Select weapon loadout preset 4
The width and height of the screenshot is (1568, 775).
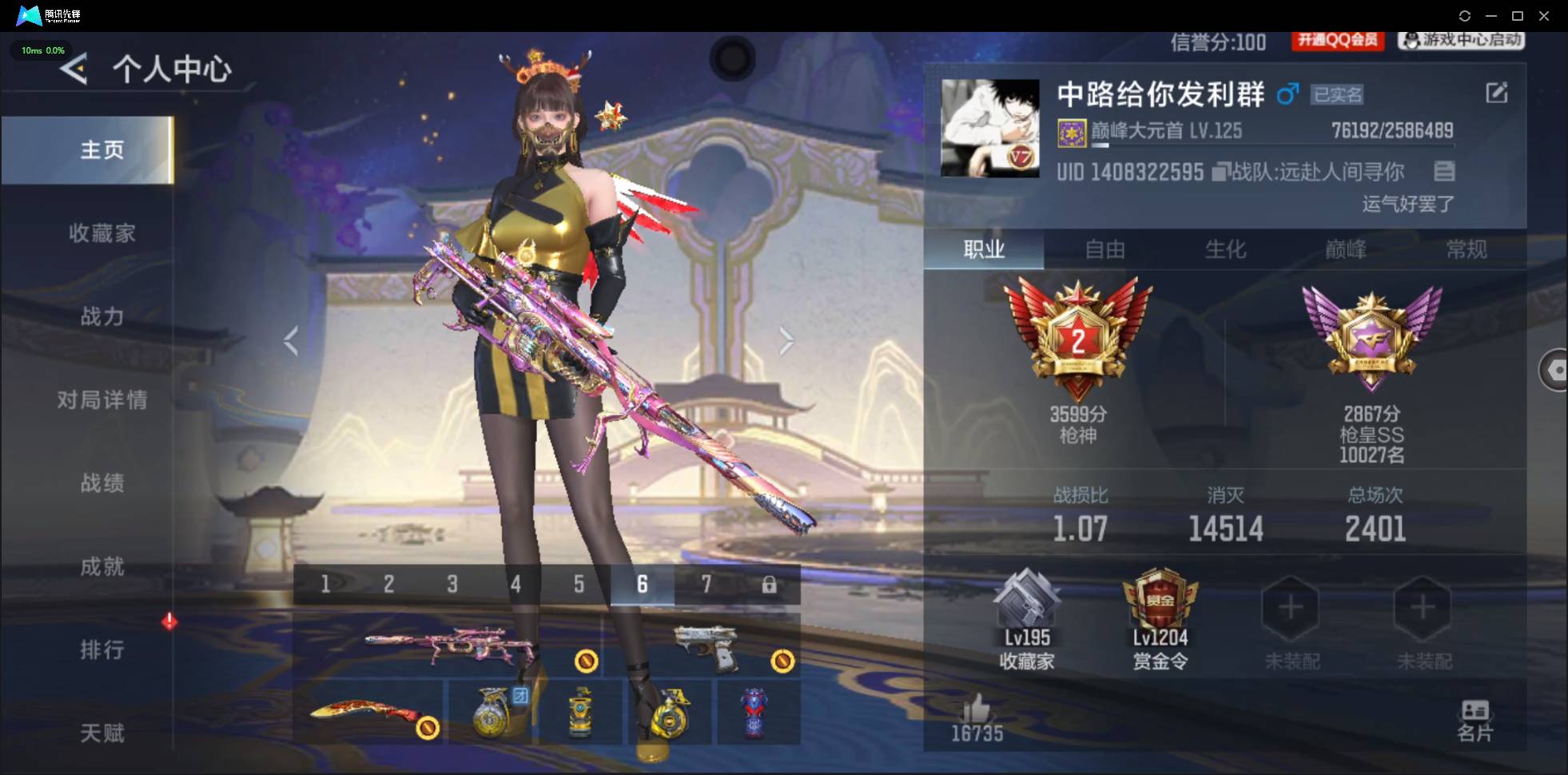click(x=515, y=584)
